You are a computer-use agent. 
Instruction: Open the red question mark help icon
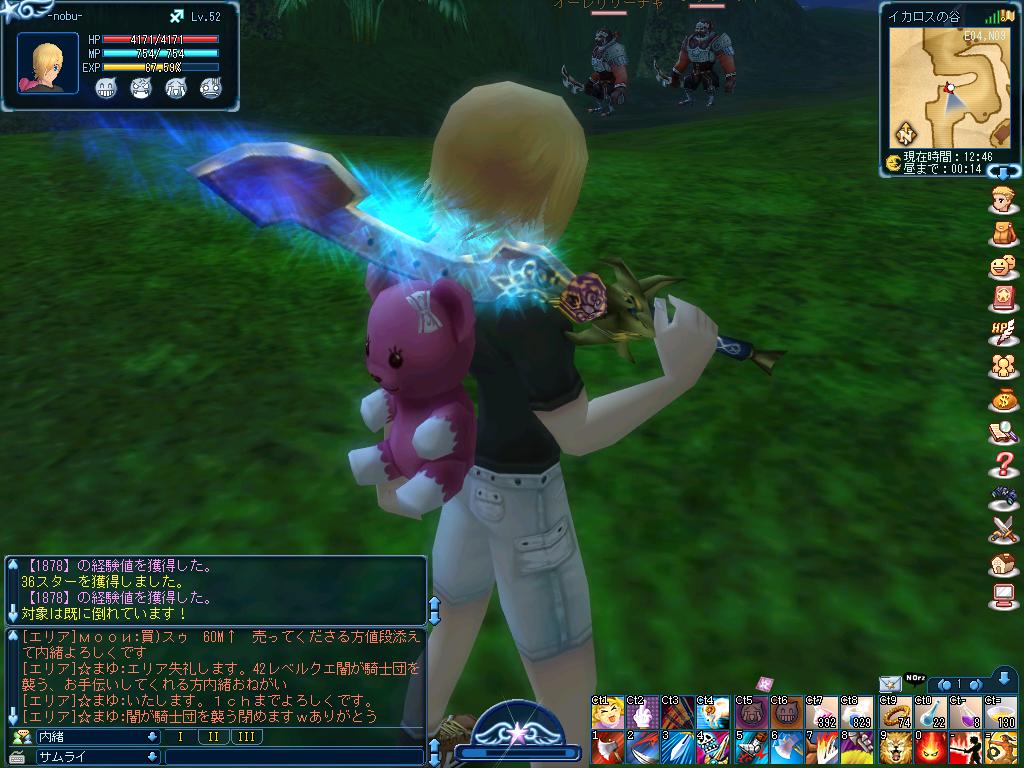coord(1002,465)
